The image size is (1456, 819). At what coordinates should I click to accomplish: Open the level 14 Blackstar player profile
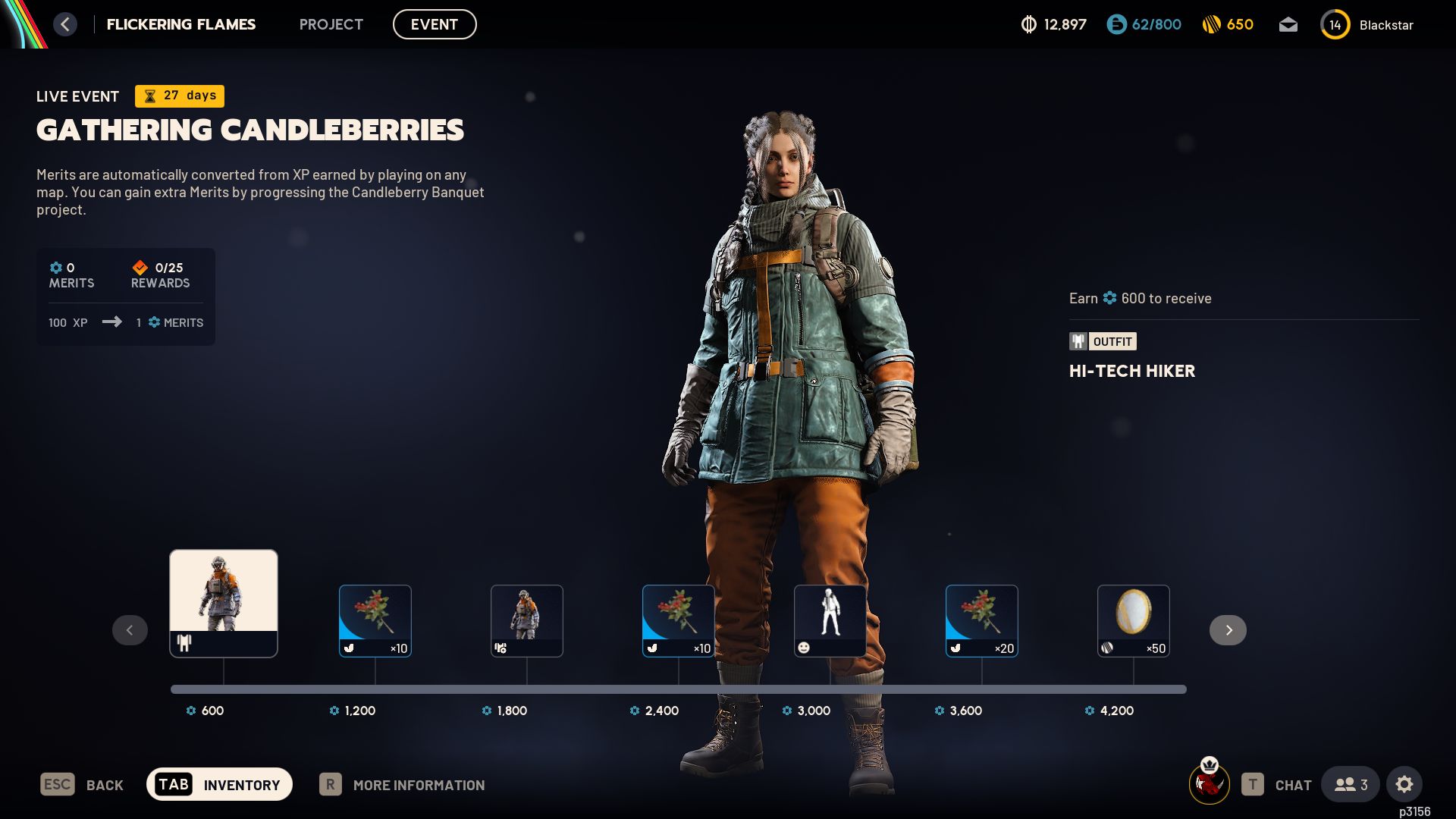click(x=1335, y=24)
